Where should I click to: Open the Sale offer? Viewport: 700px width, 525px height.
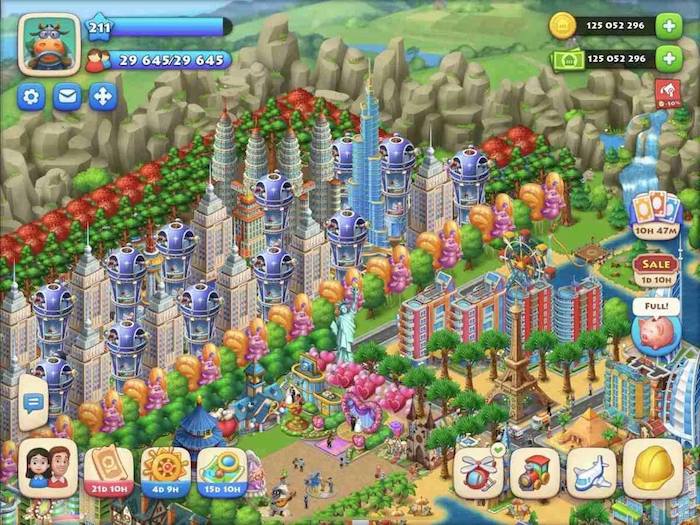654,266
